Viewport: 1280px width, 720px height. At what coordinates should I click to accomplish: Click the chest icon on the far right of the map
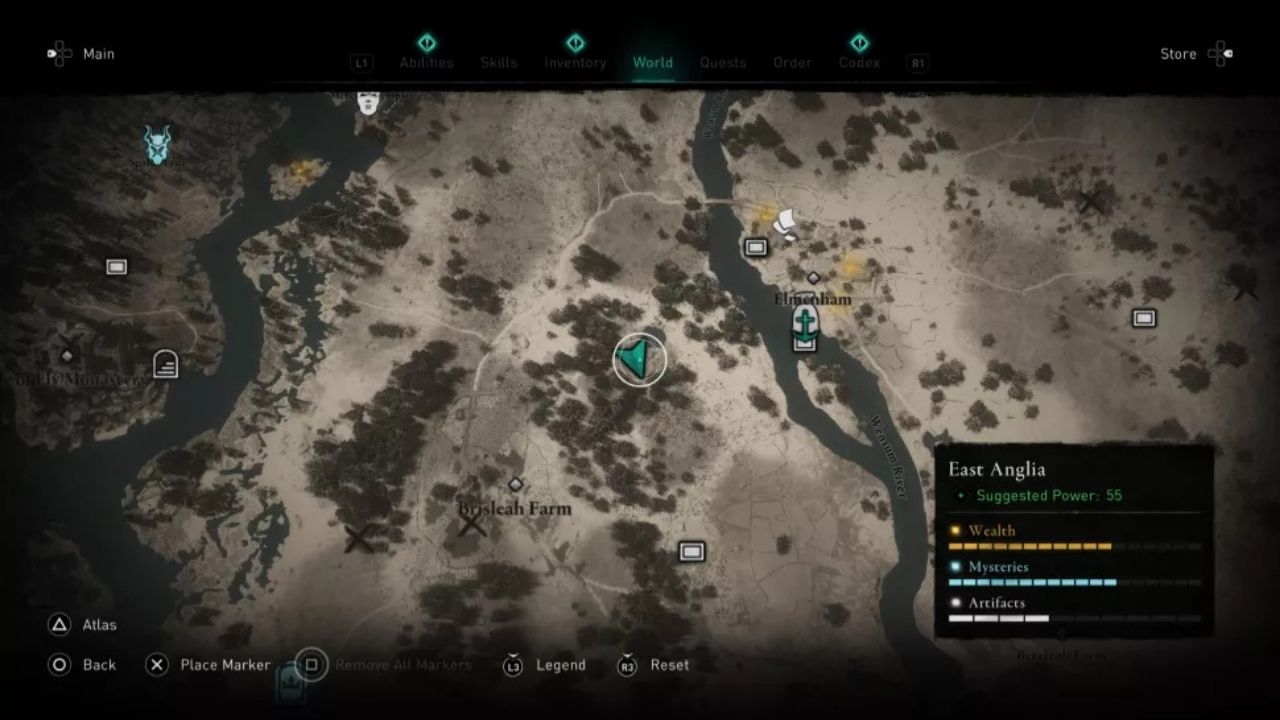point(1142,317)
